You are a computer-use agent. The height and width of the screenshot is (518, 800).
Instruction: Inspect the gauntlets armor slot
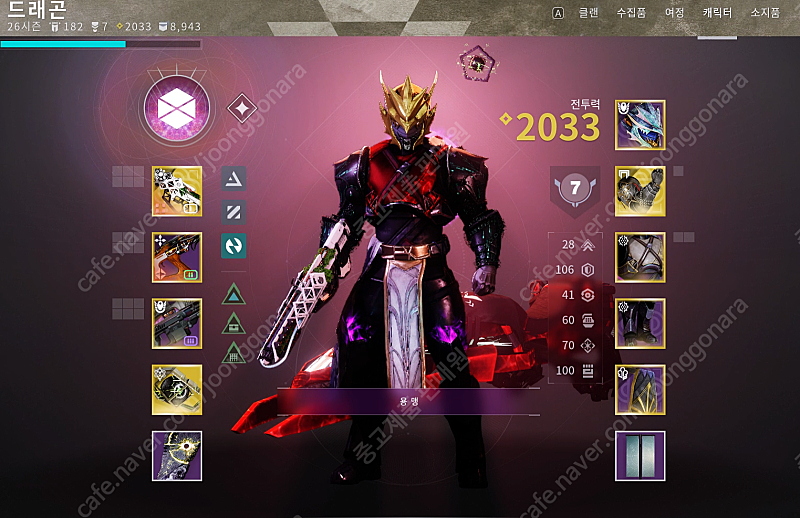click(640, 191)
